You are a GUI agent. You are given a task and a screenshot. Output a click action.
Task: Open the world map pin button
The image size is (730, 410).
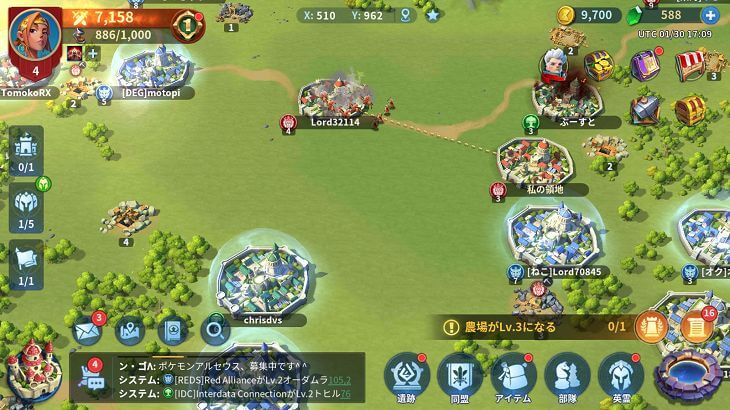(x=130, y=330)
